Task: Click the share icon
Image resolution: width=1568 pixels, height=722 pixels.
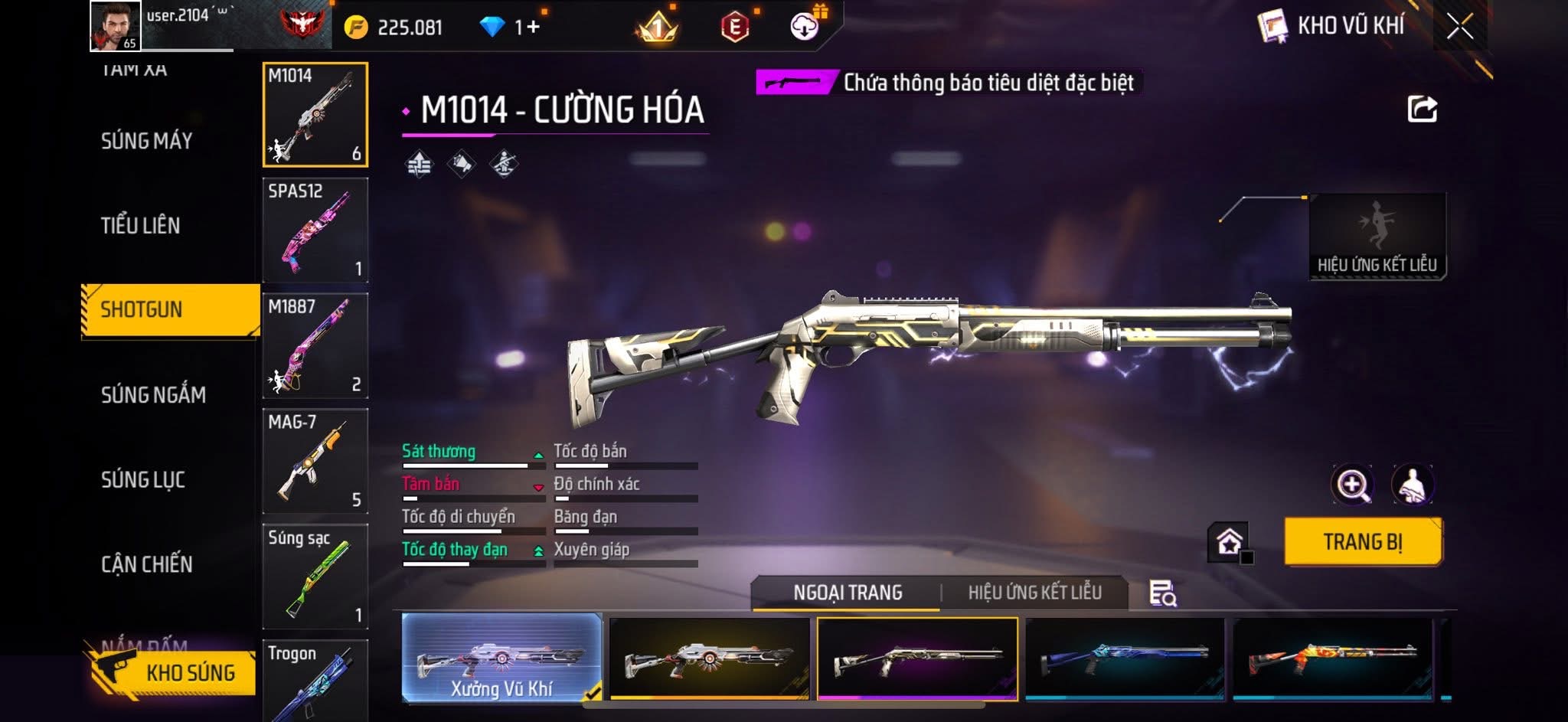Action: point(1422,109)
